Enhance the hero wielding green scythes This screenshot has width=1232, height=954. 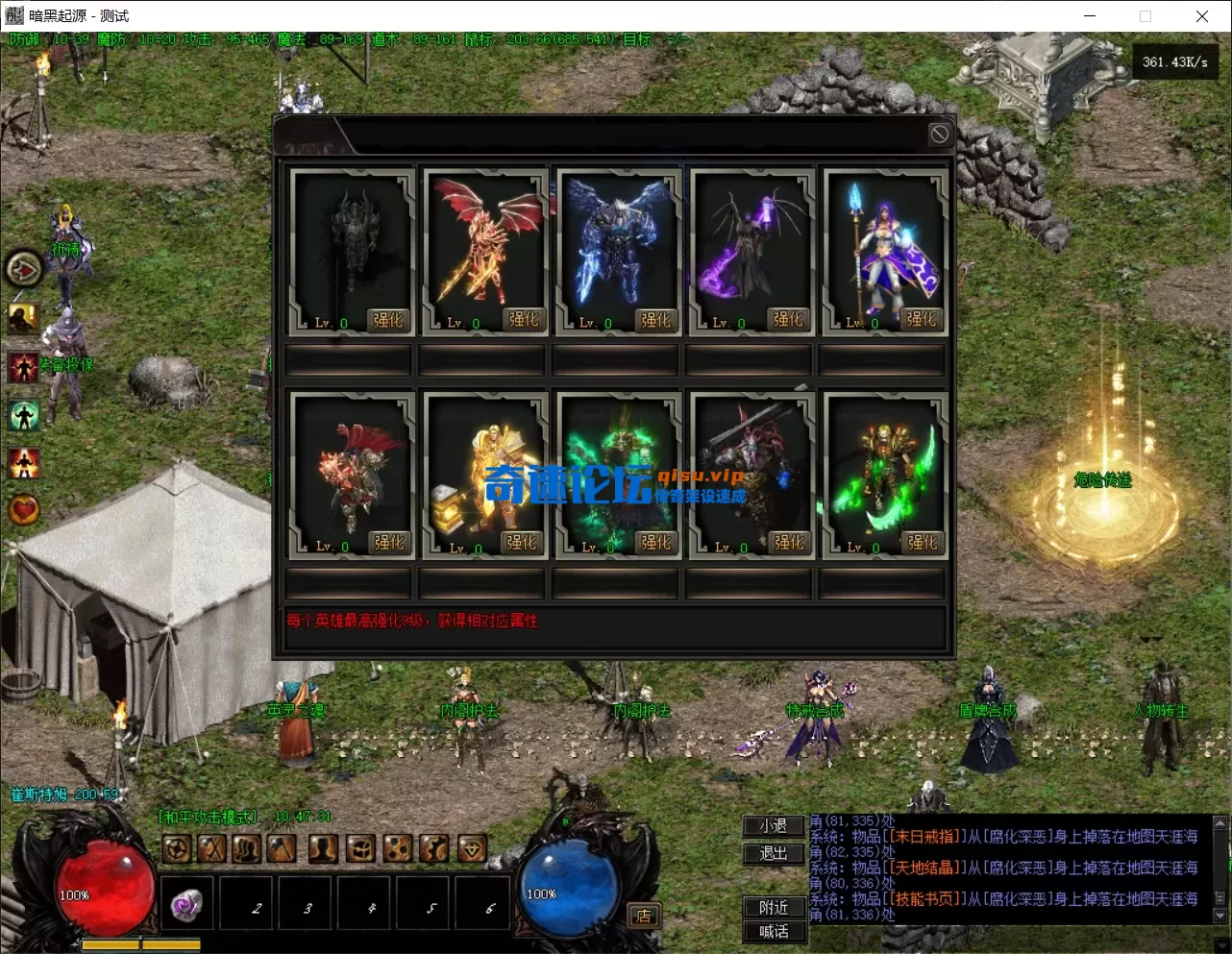click(x=923, y=543)
